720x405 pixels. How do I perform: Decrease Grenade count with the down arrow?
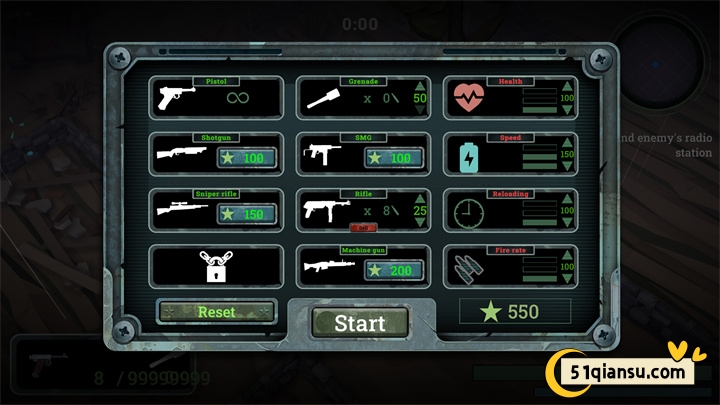point(420,111)
